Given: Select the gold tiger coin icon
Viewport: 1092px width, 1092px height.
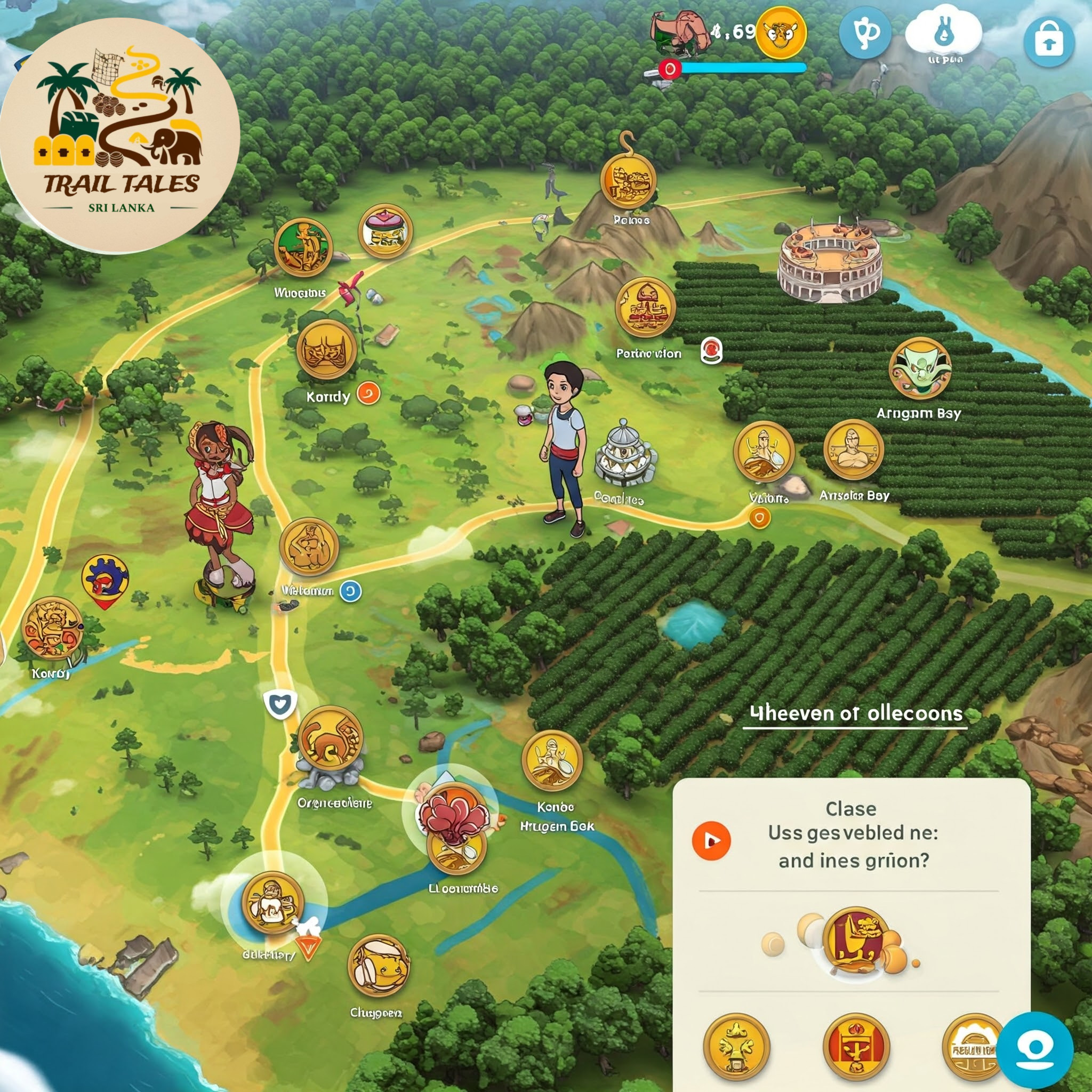Looking at the screenshot, I should pos(781,33).
